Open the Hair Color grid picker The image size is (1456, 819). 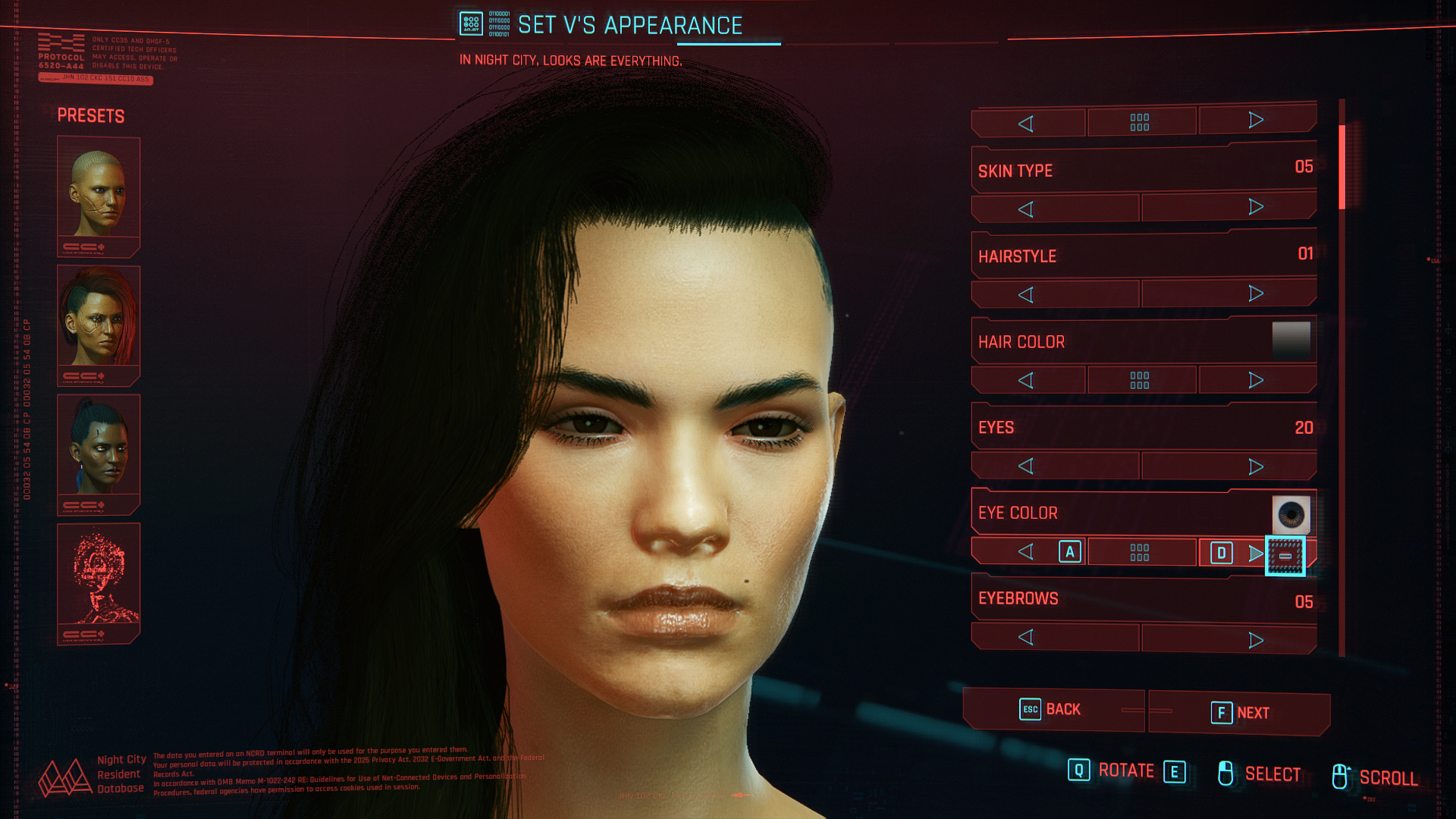click(x=1140, y=380)
